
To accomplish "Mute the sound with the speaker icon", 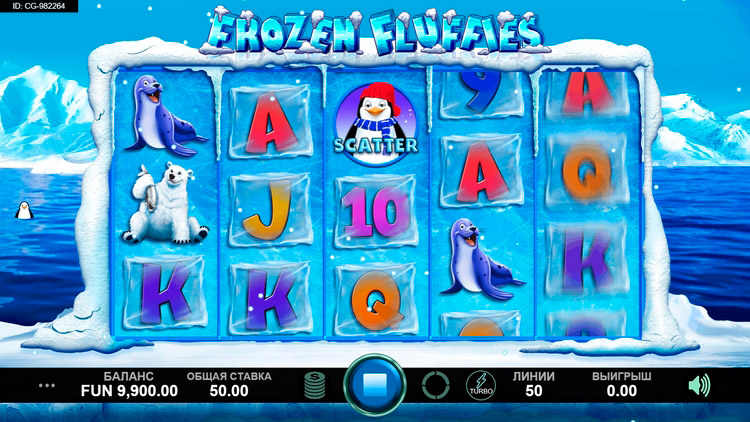I will (x=699, y=384).
